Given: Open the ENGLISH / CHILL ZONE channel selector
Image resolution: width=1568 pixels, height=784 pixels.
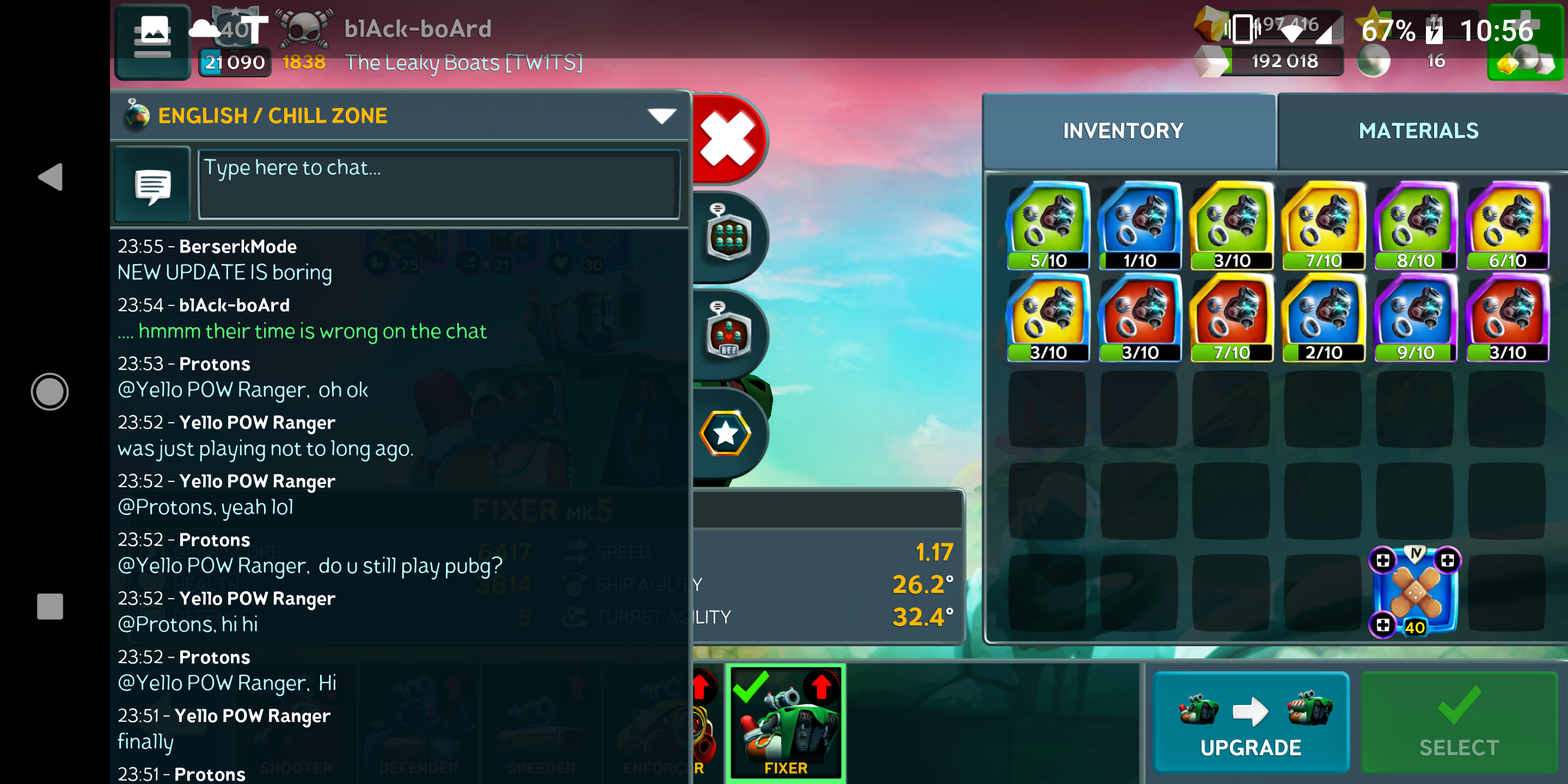Looking at the screenshot, I should click(x=272, y=115).
